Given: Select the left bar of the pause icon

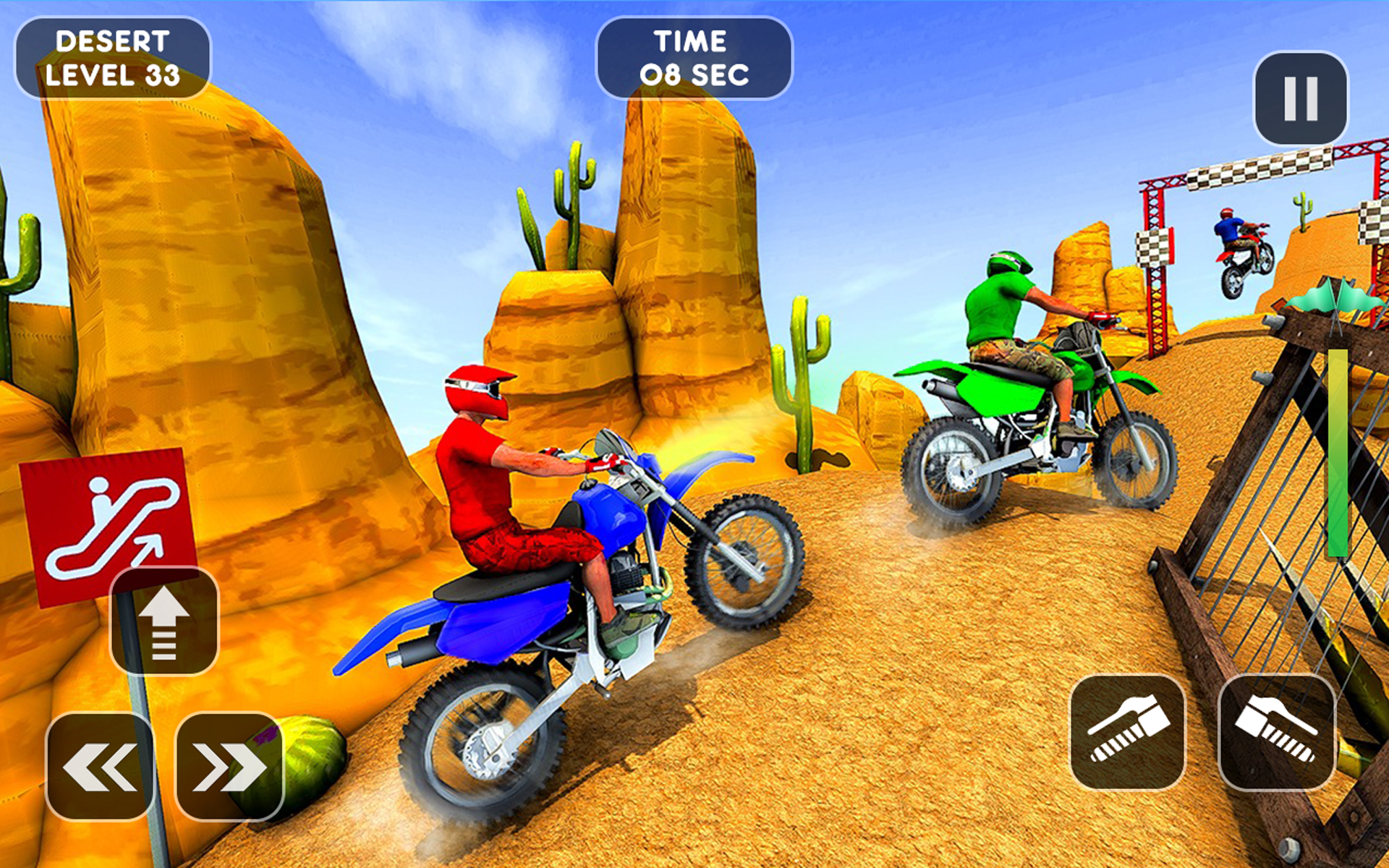Looking at the screenshot, I should (1289, 98).
